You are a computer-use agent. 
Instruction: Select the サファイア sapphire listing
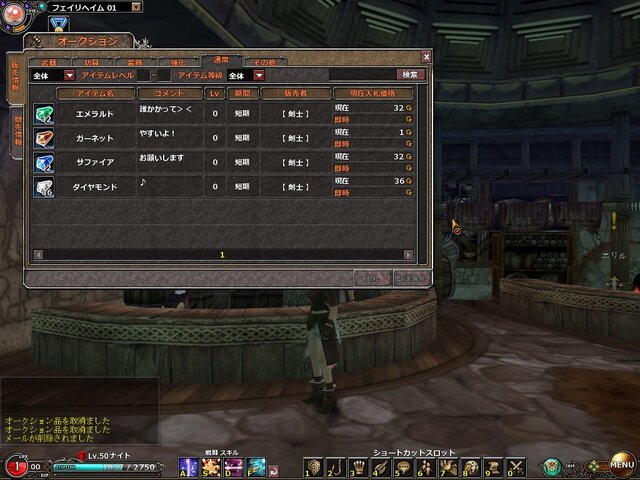(x=97, y=161)
